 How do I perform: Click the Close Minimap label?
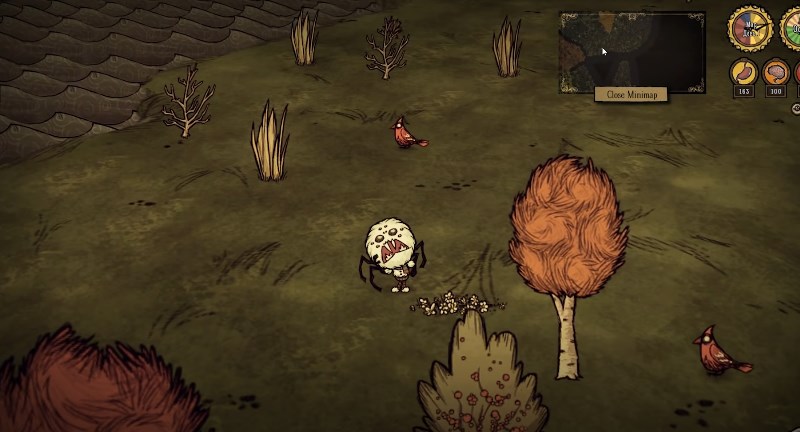click(631, 94)
